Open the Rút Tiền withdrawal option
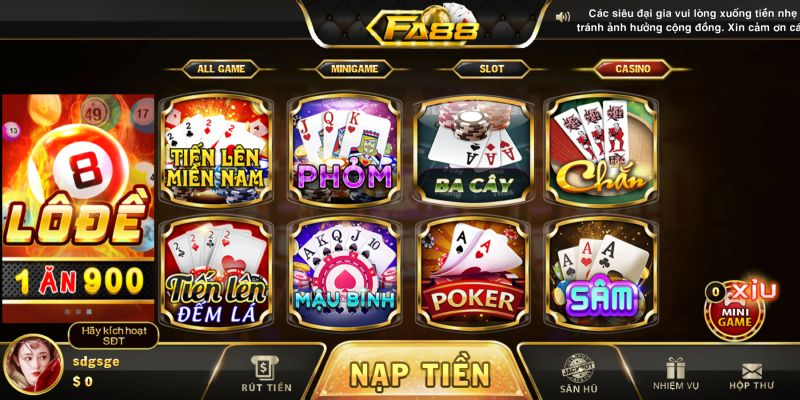800x400 pixels. [266, 373]
